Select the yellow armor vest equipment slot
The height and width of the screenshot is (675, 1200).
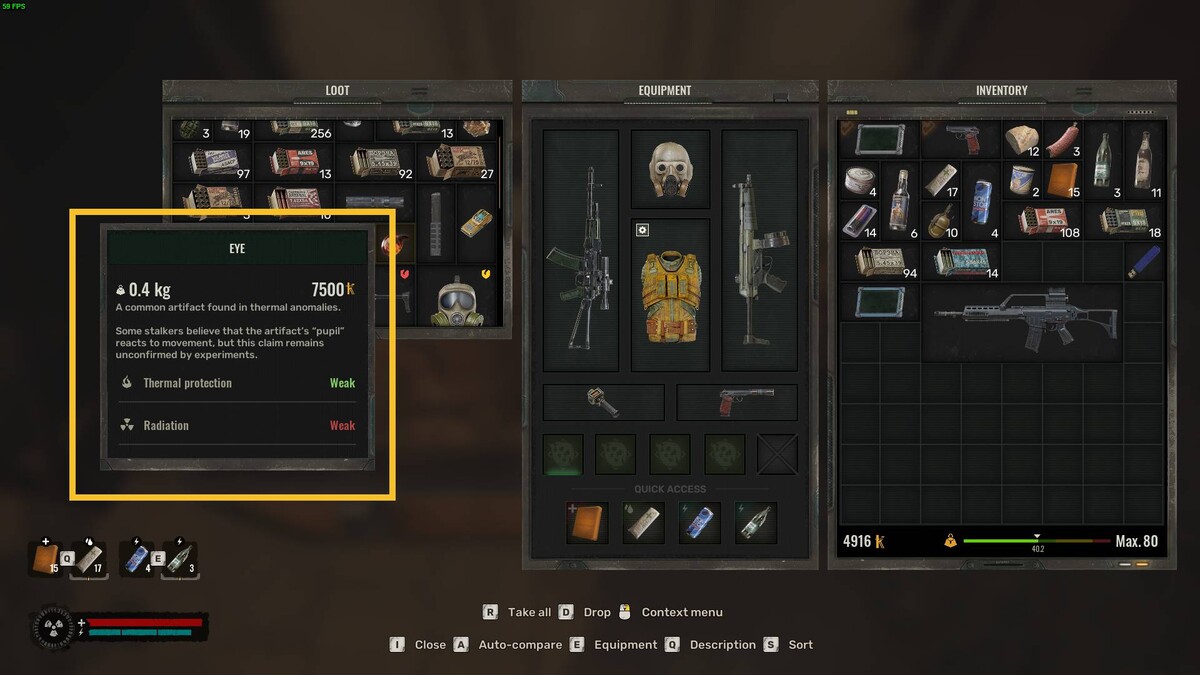670,294
